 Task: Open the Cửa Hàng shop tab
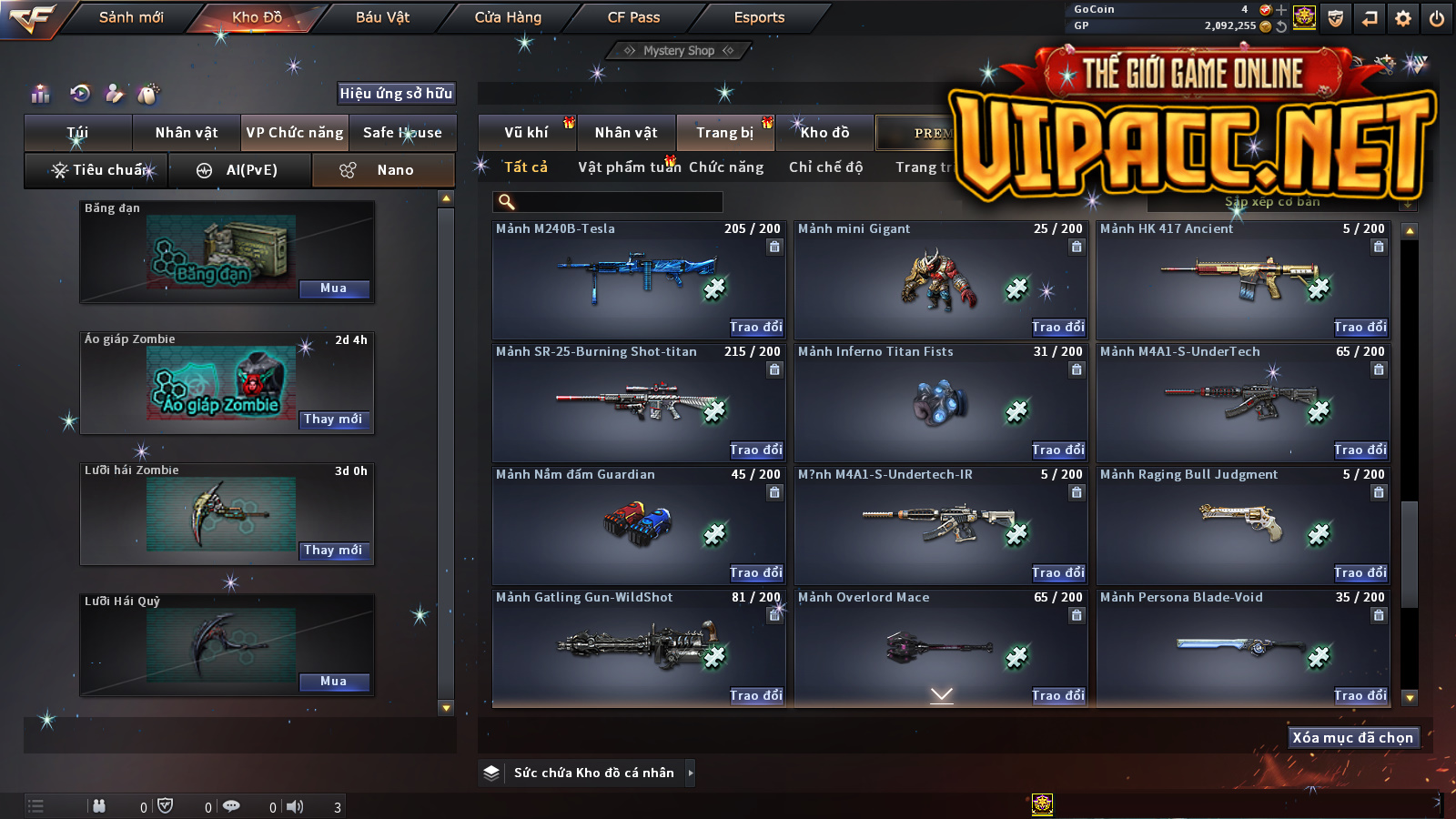(x=508, y=17)
